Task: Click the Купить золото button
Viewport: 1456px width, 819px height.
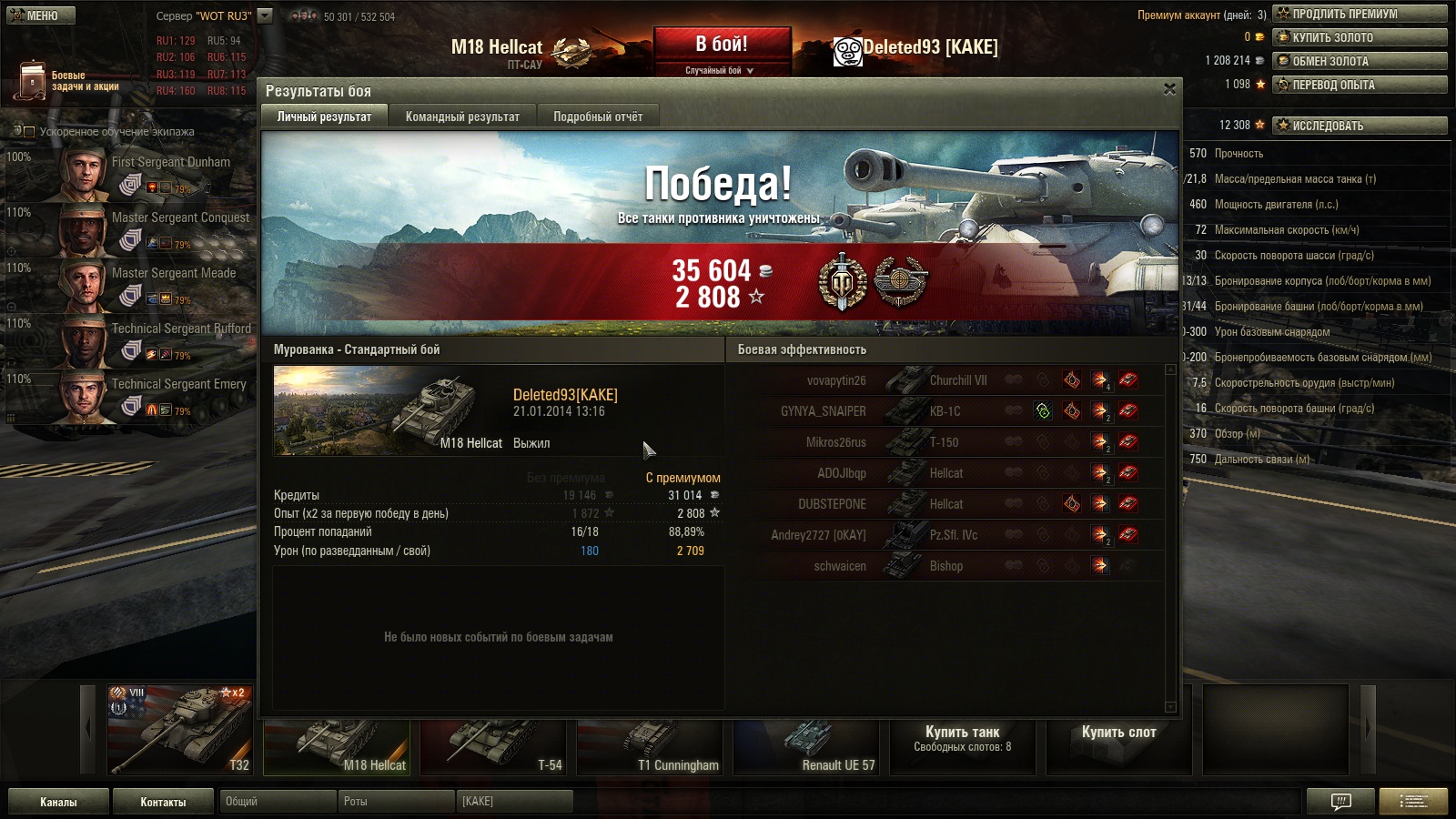Action: pos(1360,37)
